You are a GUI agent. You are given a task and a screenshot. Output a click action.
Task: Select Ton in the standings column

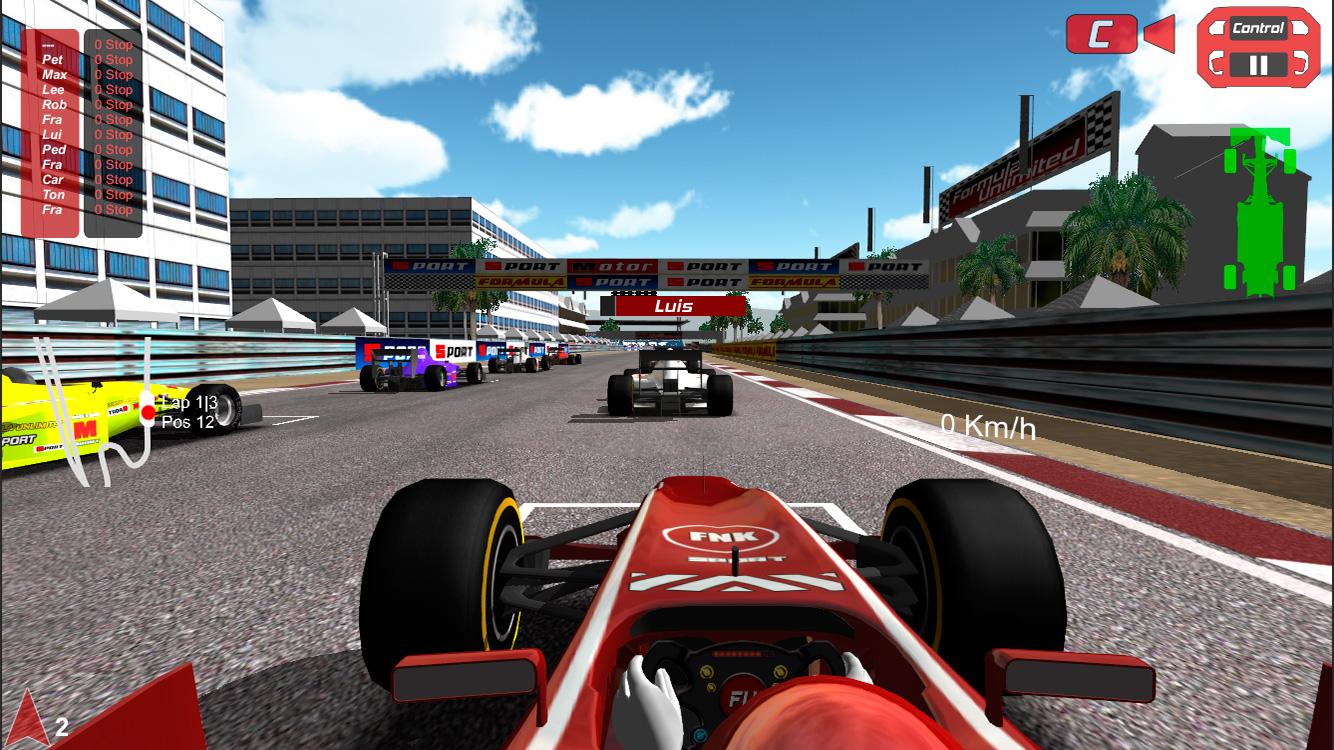(52, 194)
